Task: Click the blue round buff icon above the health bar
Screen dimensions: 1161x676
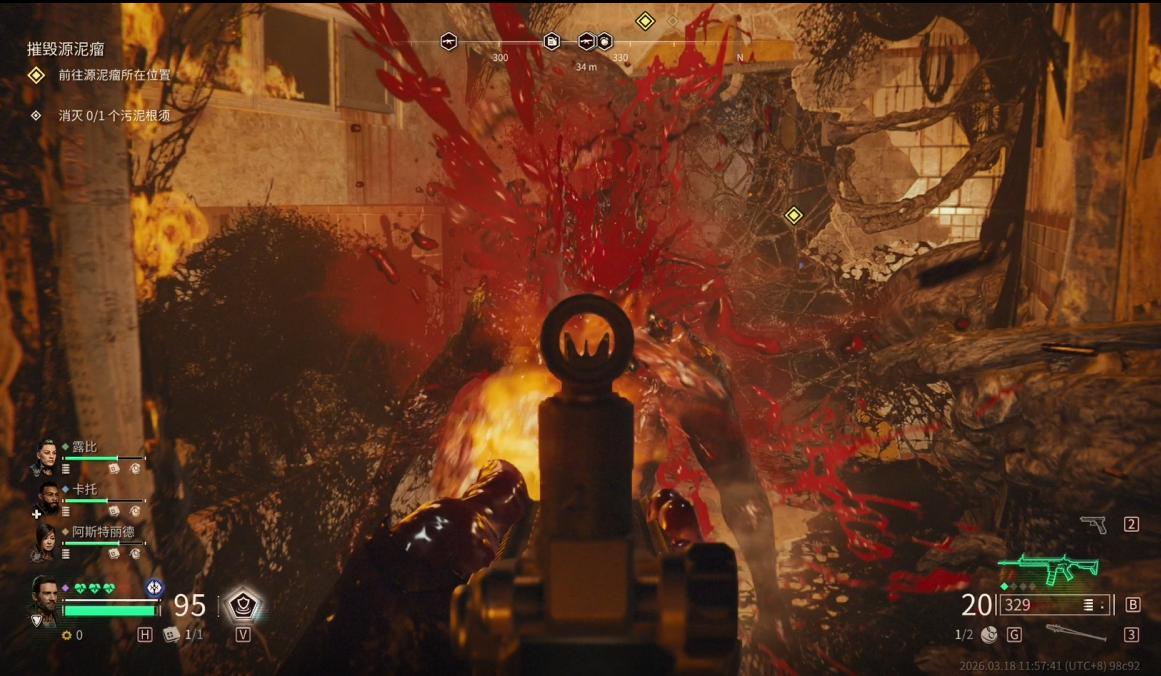Action: point(154,587)
